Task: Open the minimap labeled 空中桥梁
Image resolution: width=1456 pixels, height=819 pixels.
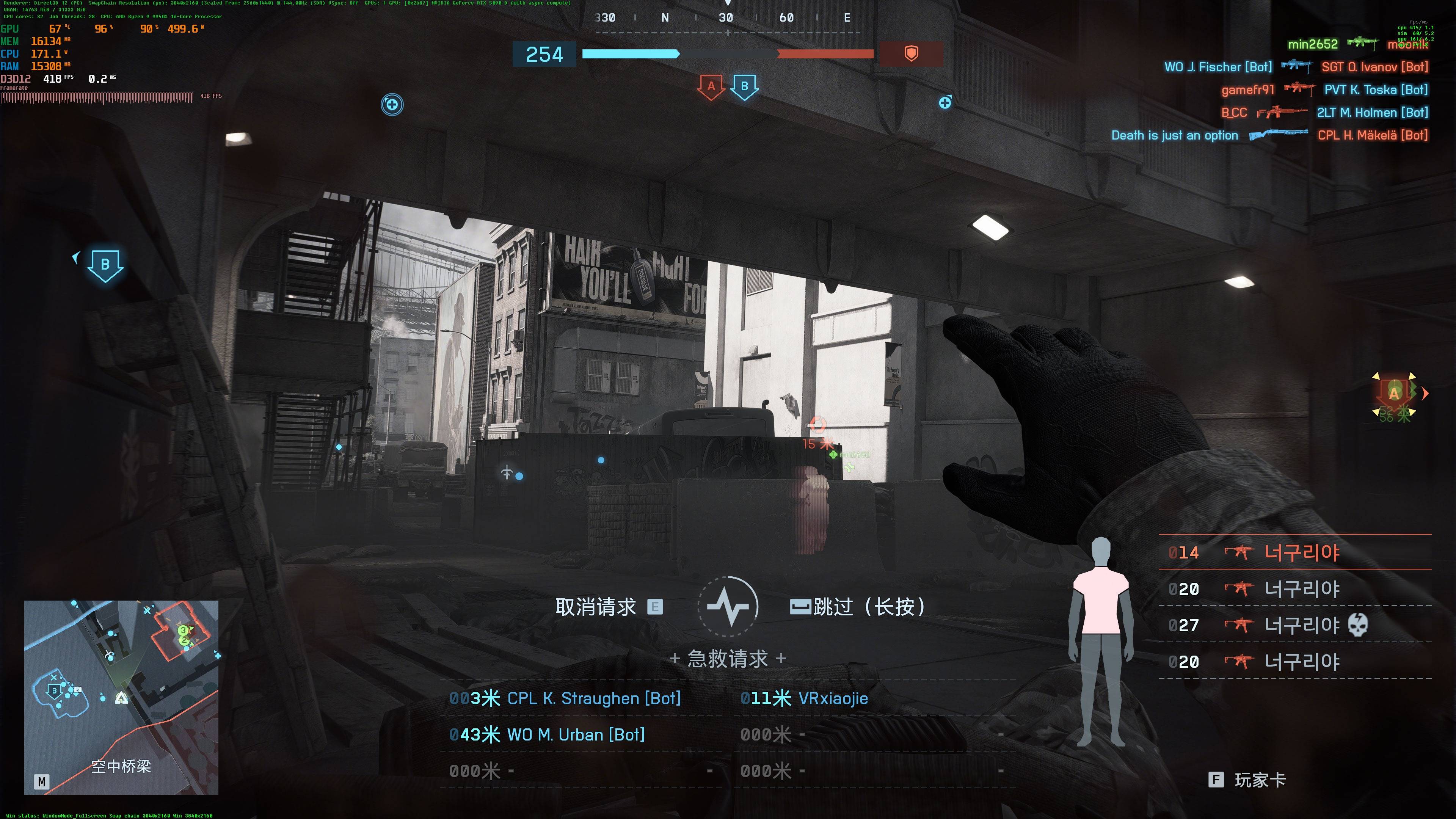Action: coord(121,697)
